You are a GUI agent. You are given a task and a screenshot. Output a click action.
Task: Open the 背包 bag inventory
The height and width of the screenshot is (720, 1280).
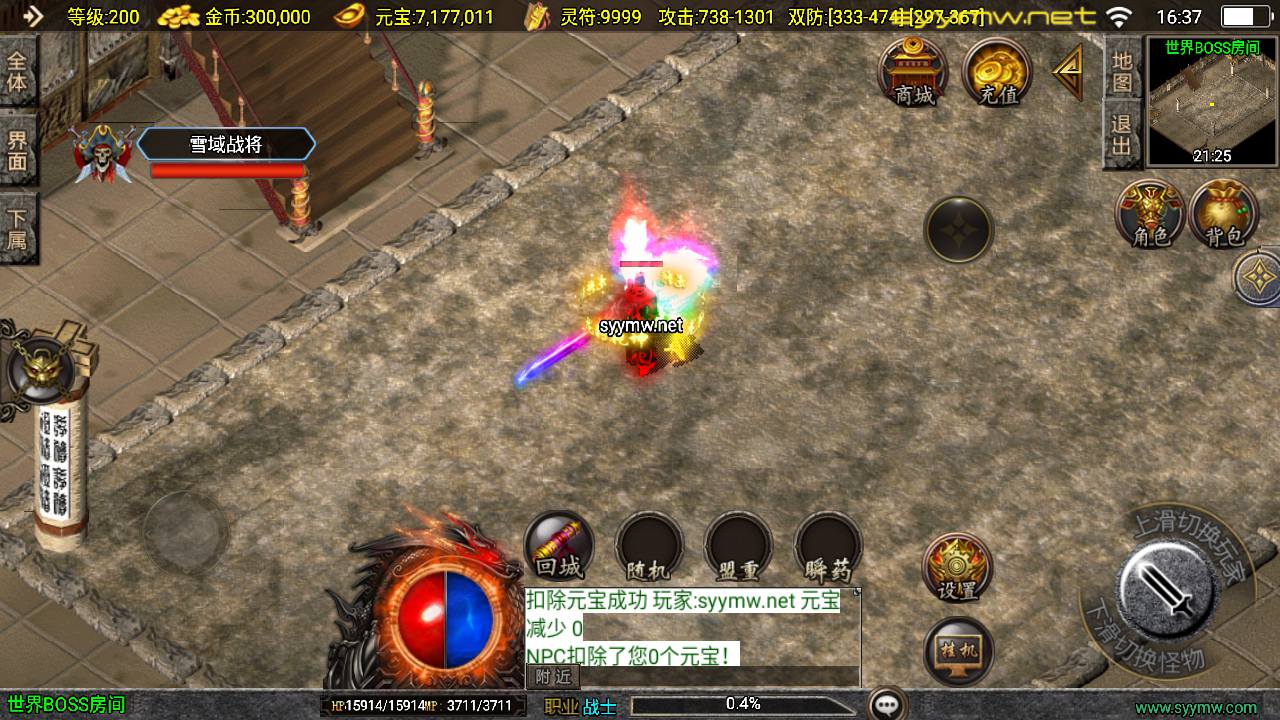tap(1224, 213)
